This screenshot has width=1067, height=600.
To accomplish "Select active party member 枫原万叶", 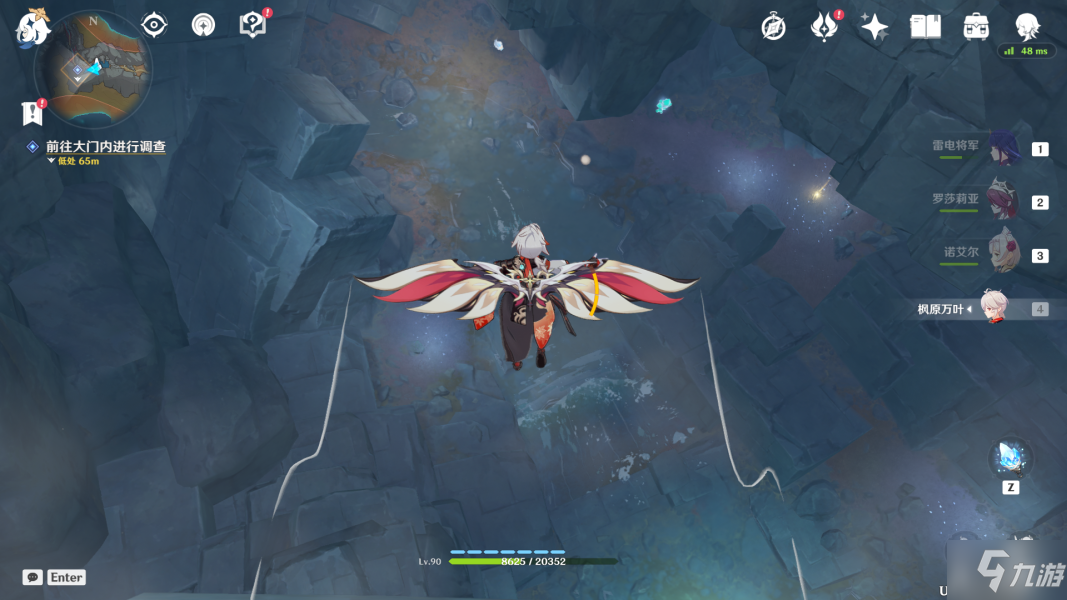I will point(993,308).
